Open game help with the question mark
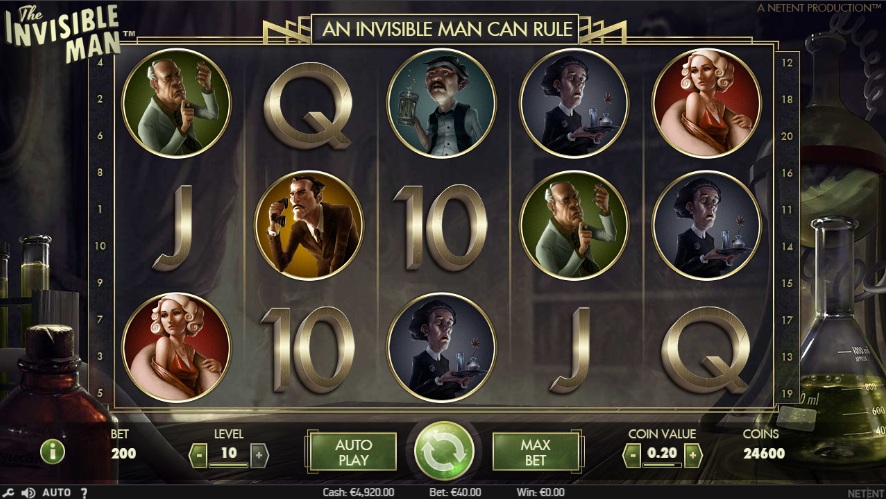This screenshot has width=886, height=499. coord(83,492)
